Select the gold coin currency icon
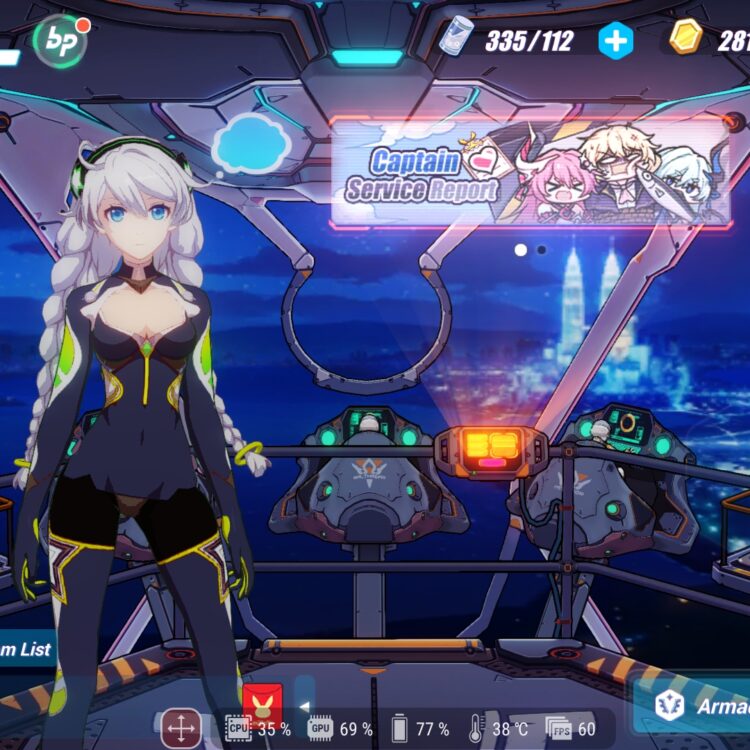This screenshot has height=750, width=750. pyautogui.click(x=686, y=39)
